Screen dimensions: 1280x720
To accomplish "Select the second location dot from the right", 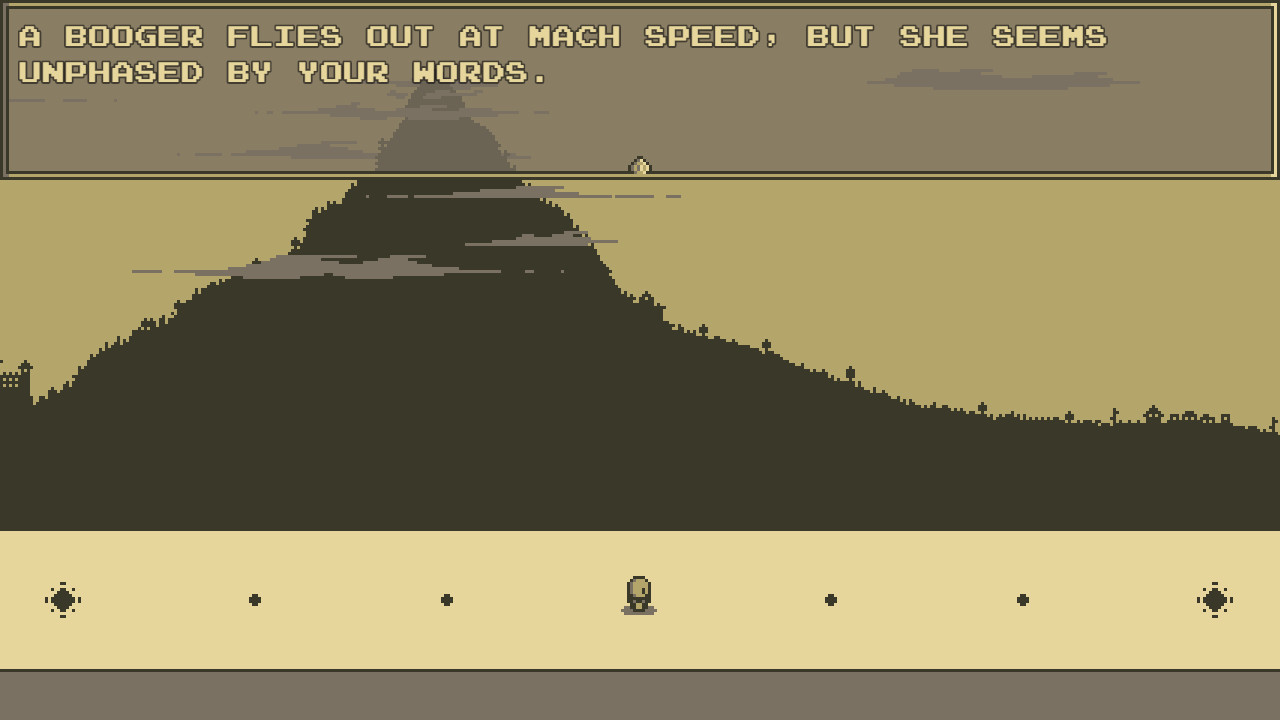I will point(1023,599).
